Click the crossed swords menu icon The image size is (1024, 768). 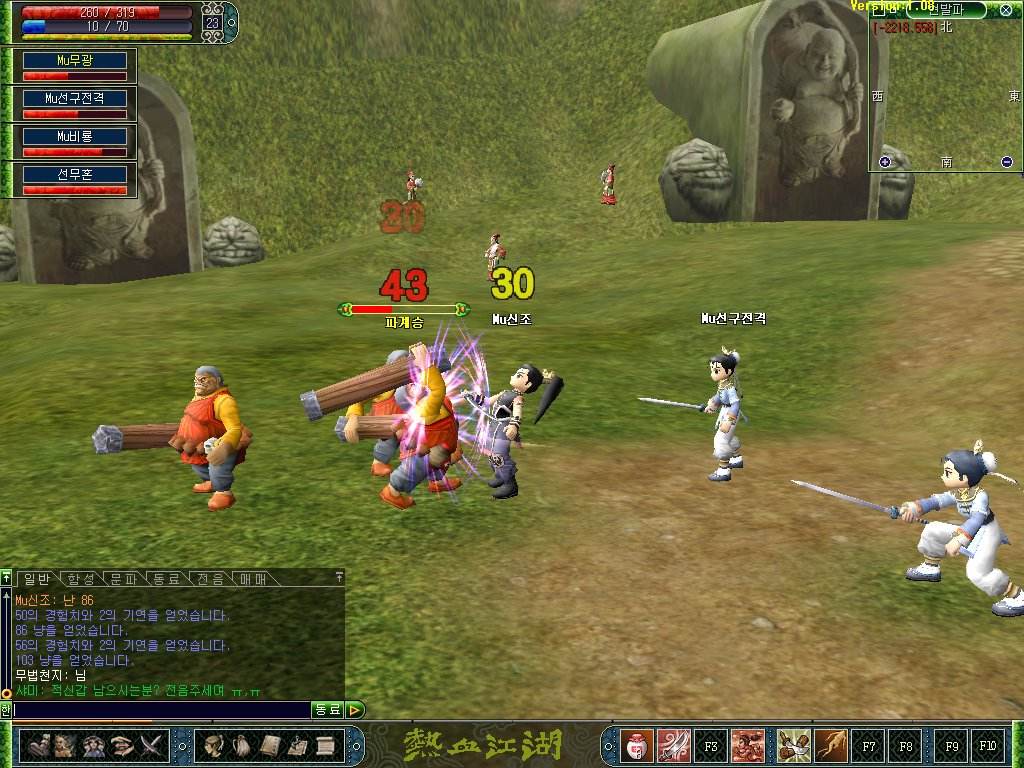(151, 745)
